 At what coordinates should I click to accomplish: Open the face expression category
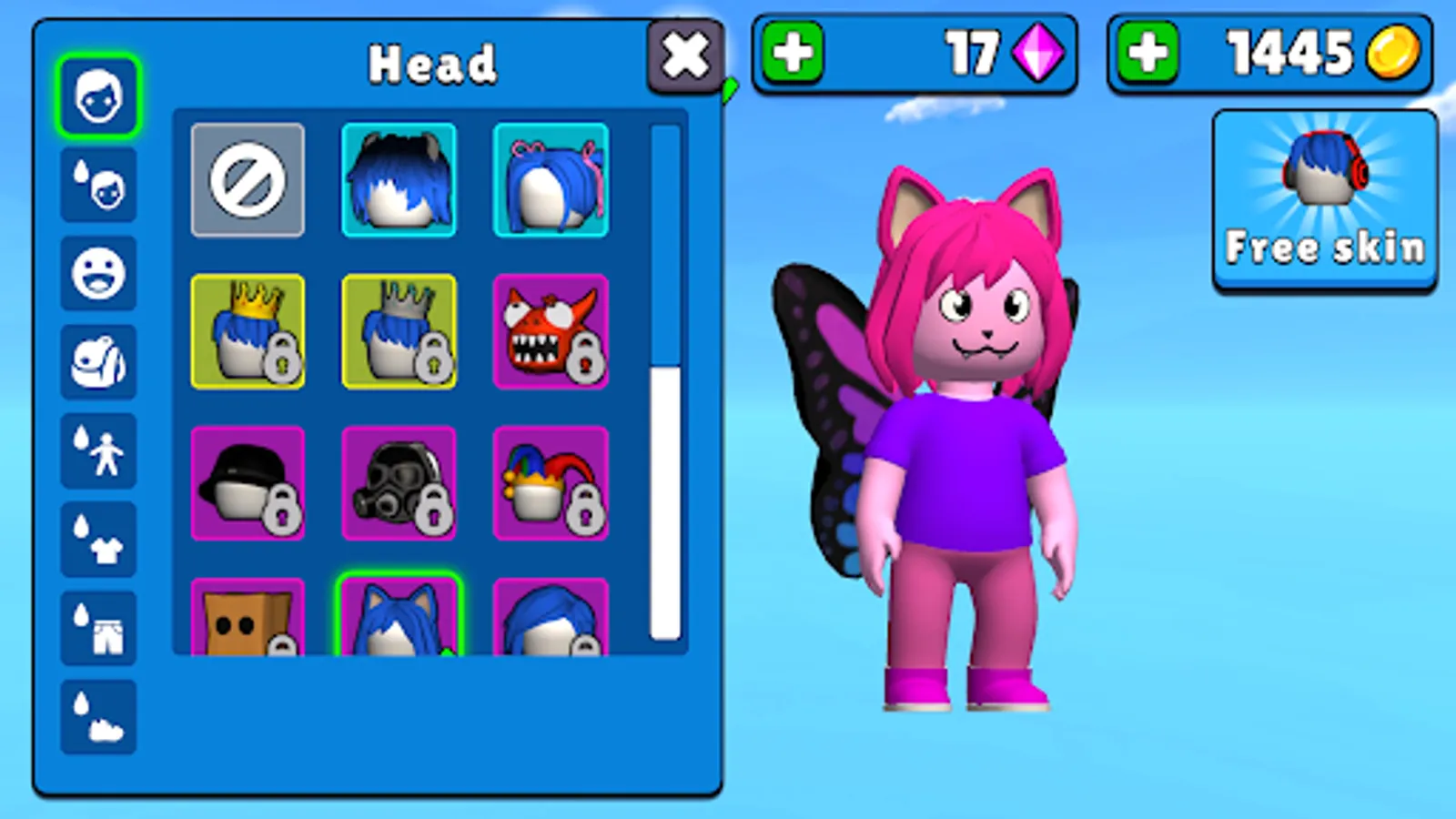[x=97, y=272]
